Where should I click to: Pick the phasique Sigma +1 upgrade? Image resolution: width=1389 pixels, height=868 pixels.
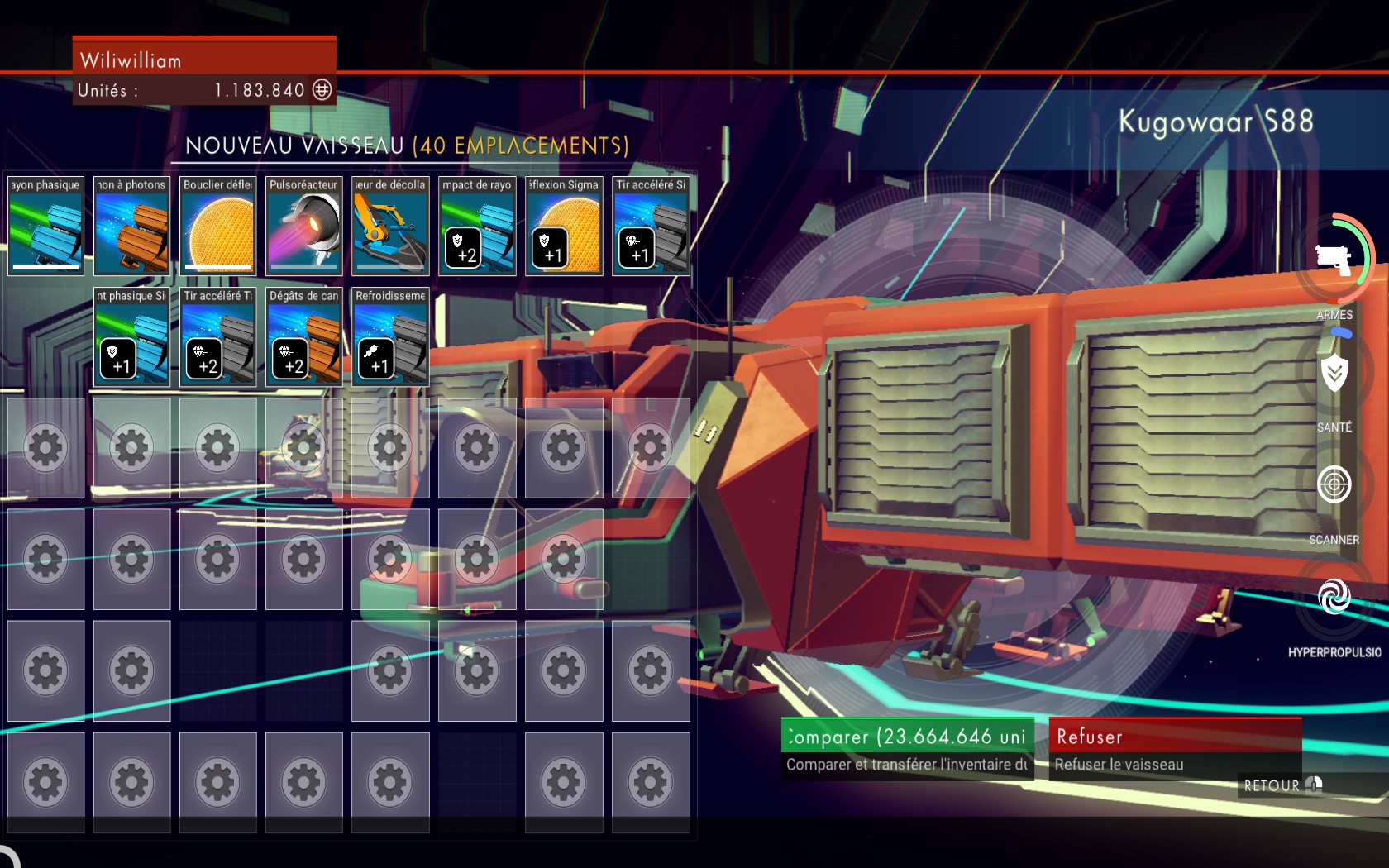pyautogui.click(x=131, y=336)
